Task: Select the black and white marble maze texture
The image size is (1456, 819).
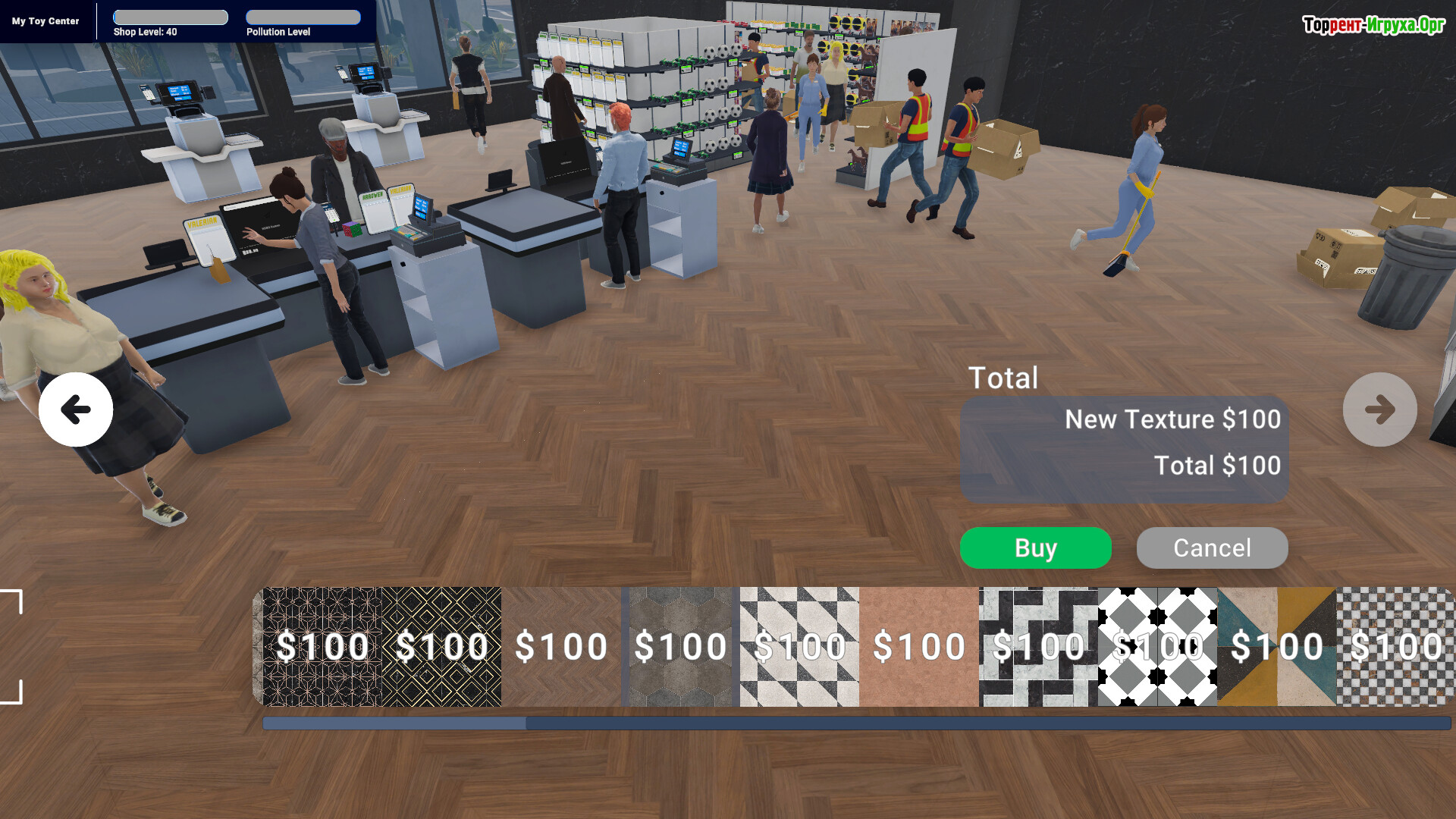Action: tap(1038, 646)
